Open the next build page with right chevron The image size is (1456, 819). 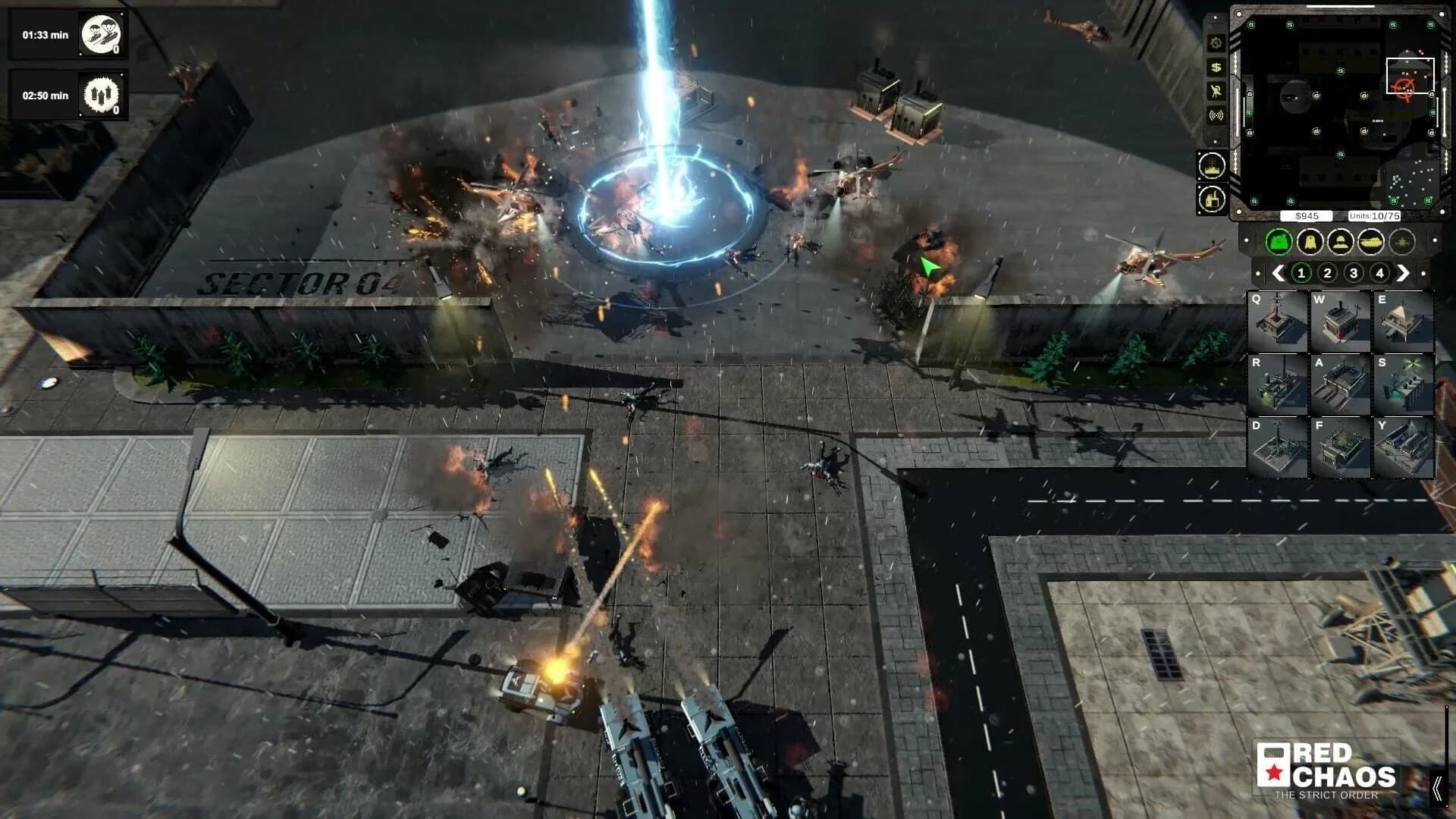1404,271
